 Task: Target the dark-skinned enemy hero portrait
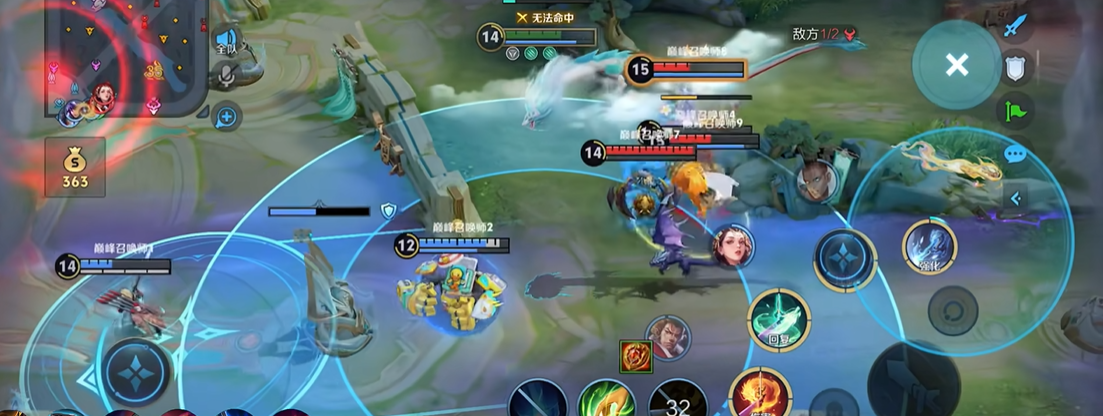click(817, 180)
